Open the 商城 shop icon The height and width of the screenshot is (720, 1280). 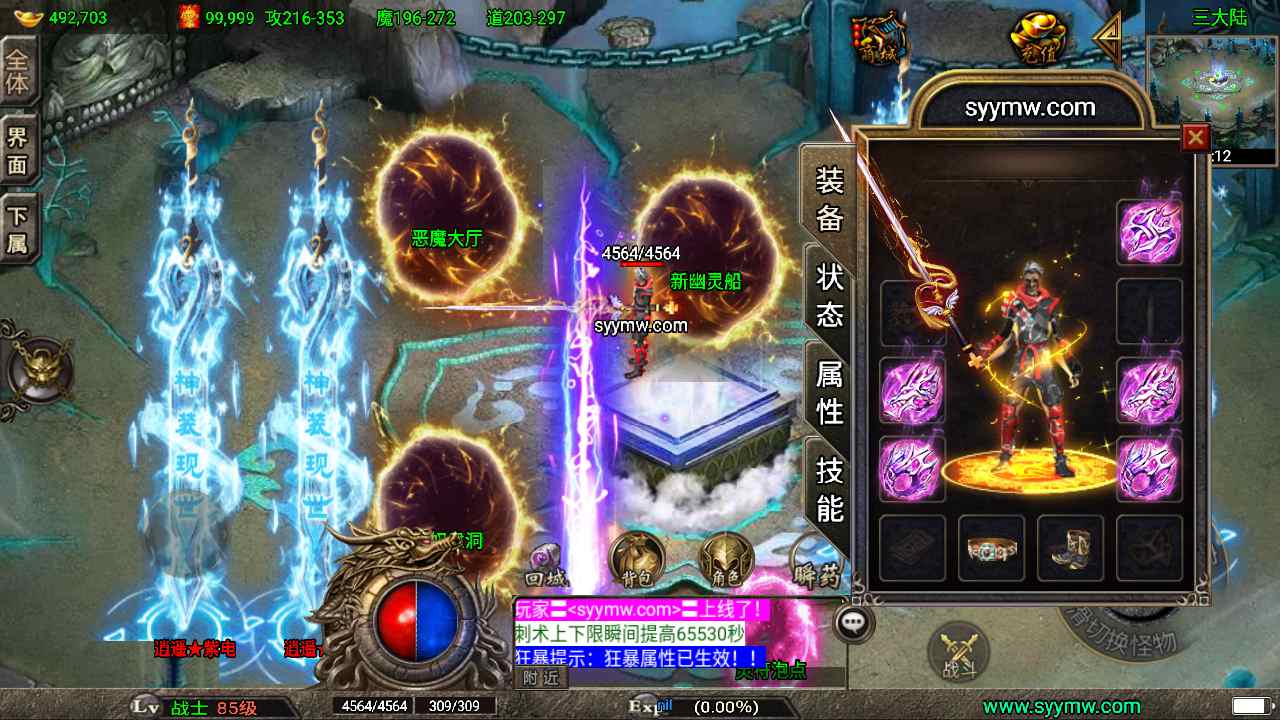(x=881, y=40)
